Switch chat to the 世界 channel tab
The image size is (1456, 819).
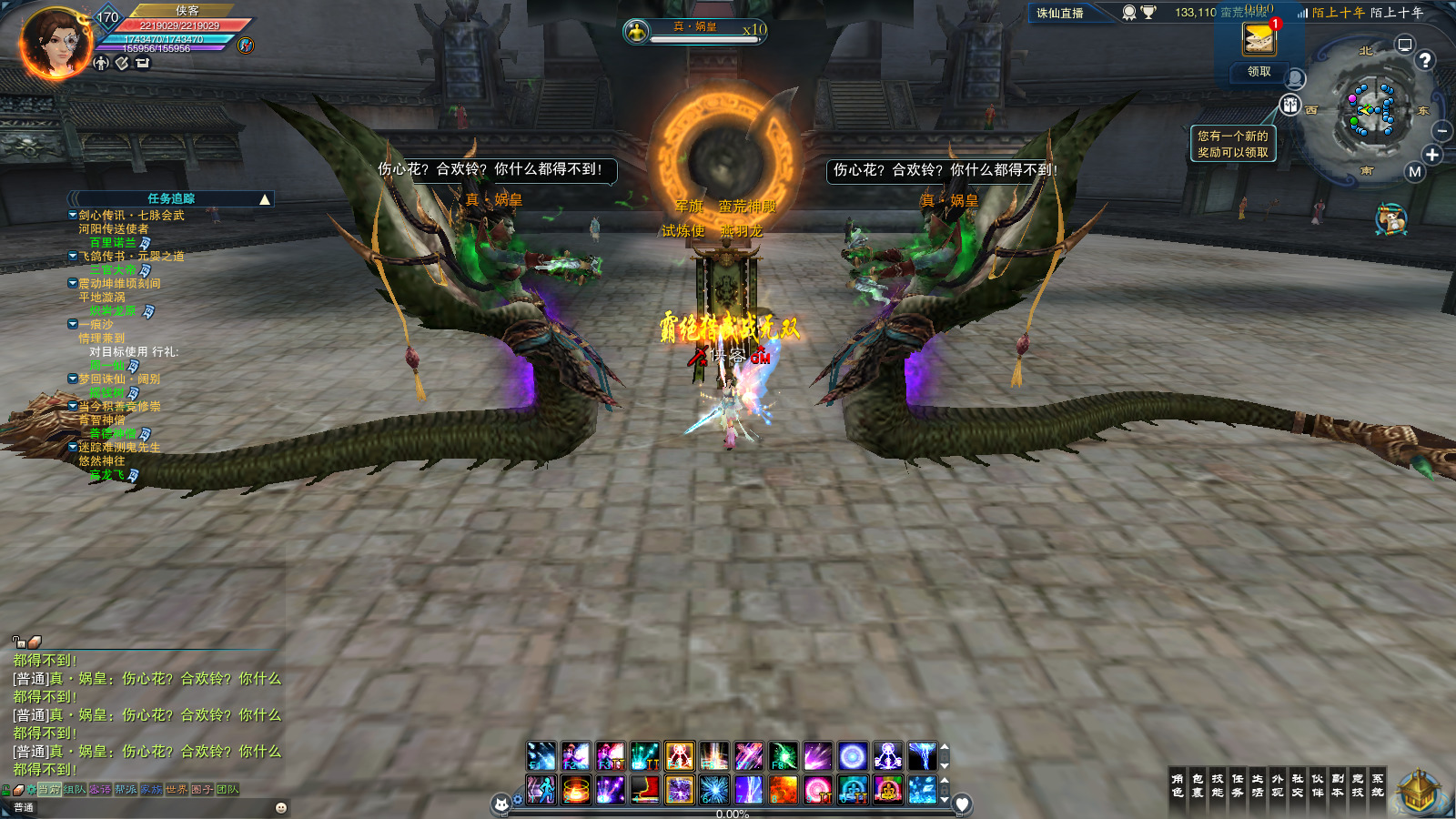point(177,790)
